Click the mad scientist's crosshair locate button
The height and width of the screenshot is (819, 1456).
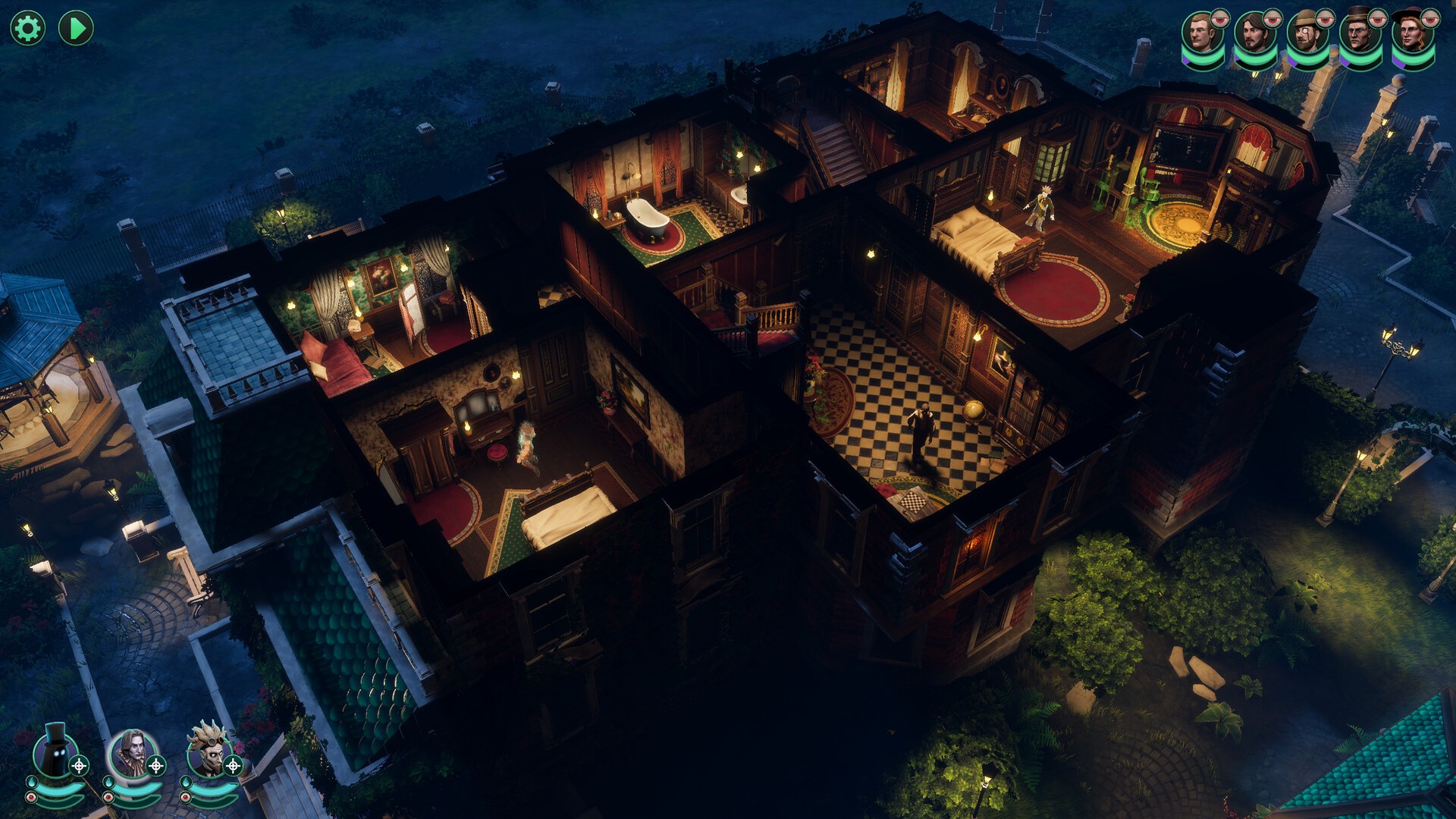pyautogui.click(x=234, y=766)
